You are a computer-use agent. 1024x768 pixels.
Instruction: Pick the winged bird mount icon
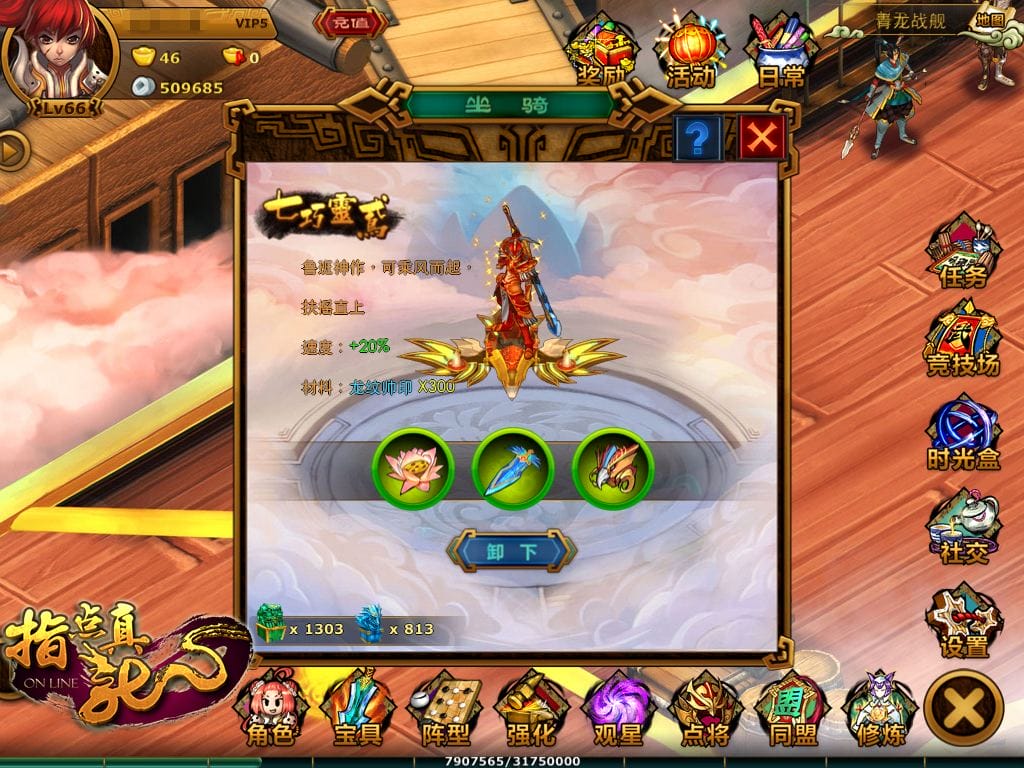[x=613, y=469]
